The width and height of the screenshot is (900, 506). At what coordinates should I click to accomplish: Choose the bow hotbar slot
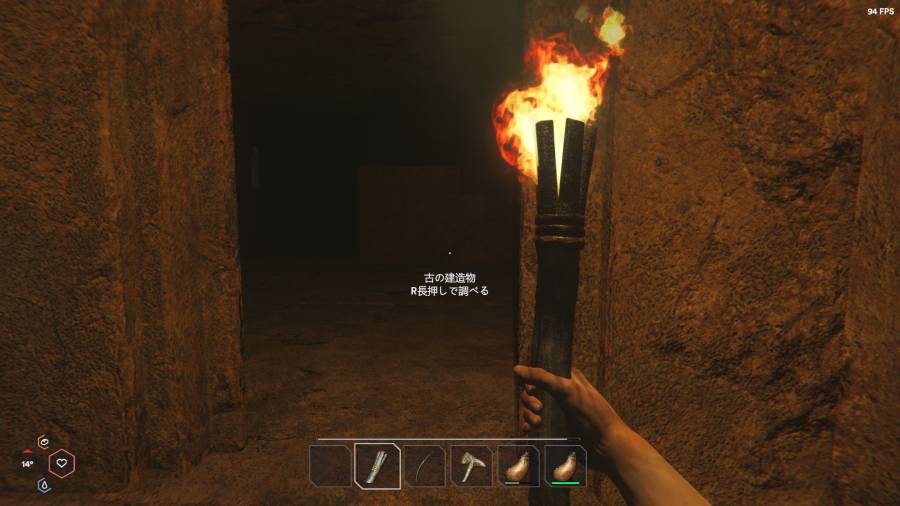pos(424,466)
